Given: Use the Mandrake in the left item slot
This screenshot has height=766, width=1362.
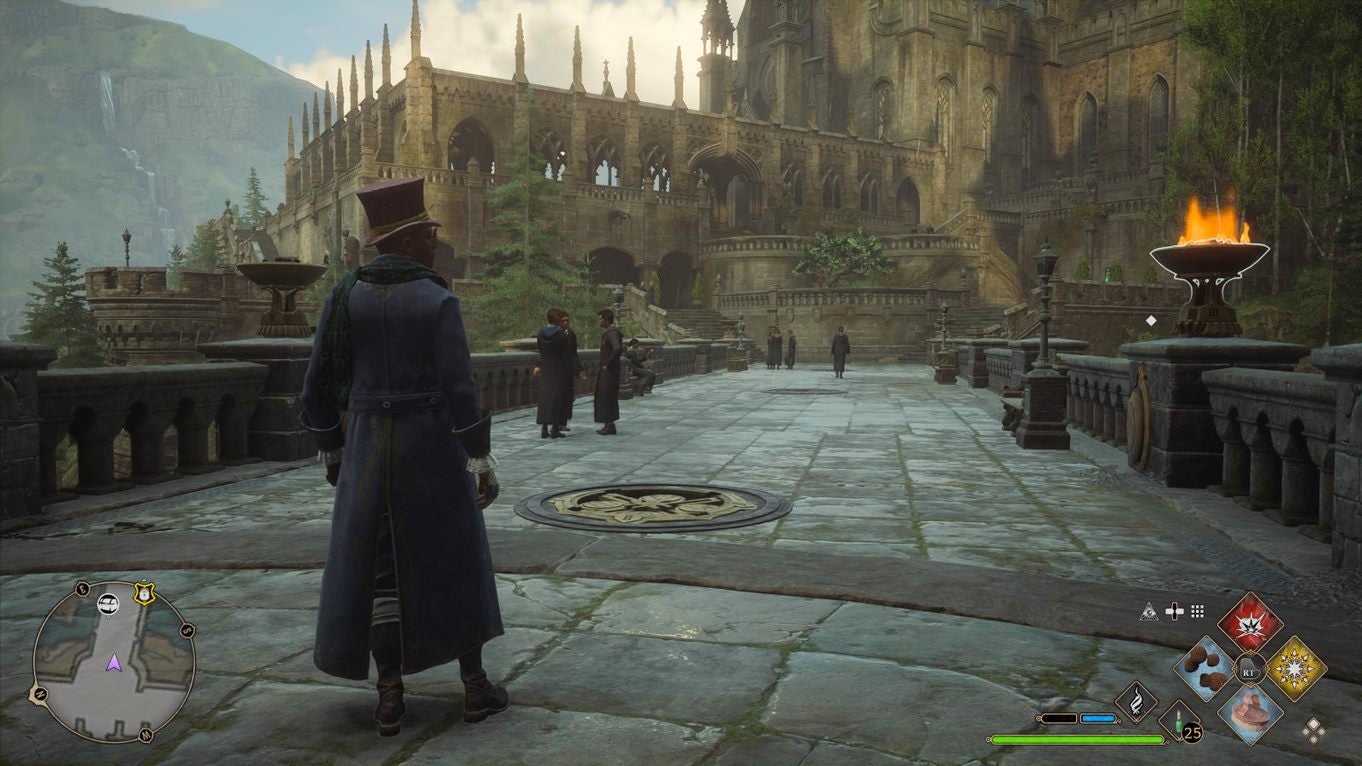Looking at the screenshot, I should click(1204, 667).
